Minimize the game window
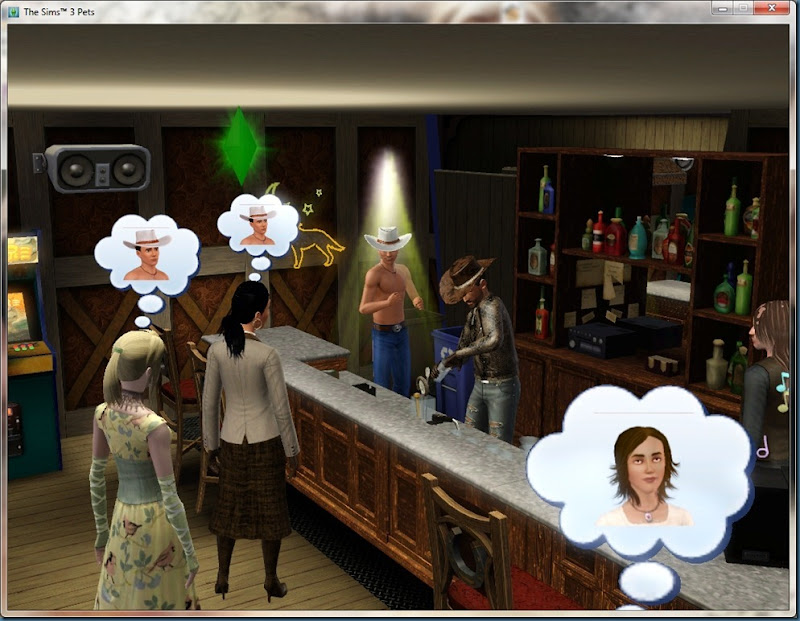800x621 pixels. [723, 8]
